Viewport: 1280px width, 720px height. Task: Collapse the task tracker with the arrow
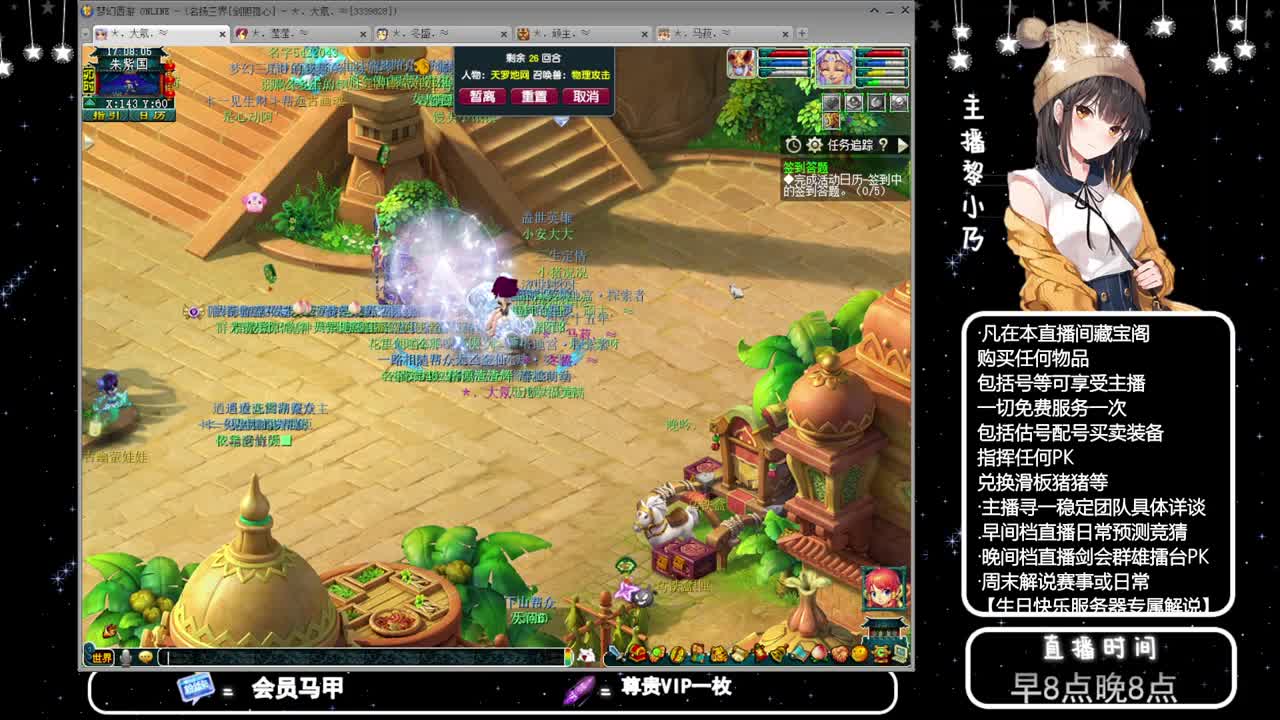click(x=901, y=144)
